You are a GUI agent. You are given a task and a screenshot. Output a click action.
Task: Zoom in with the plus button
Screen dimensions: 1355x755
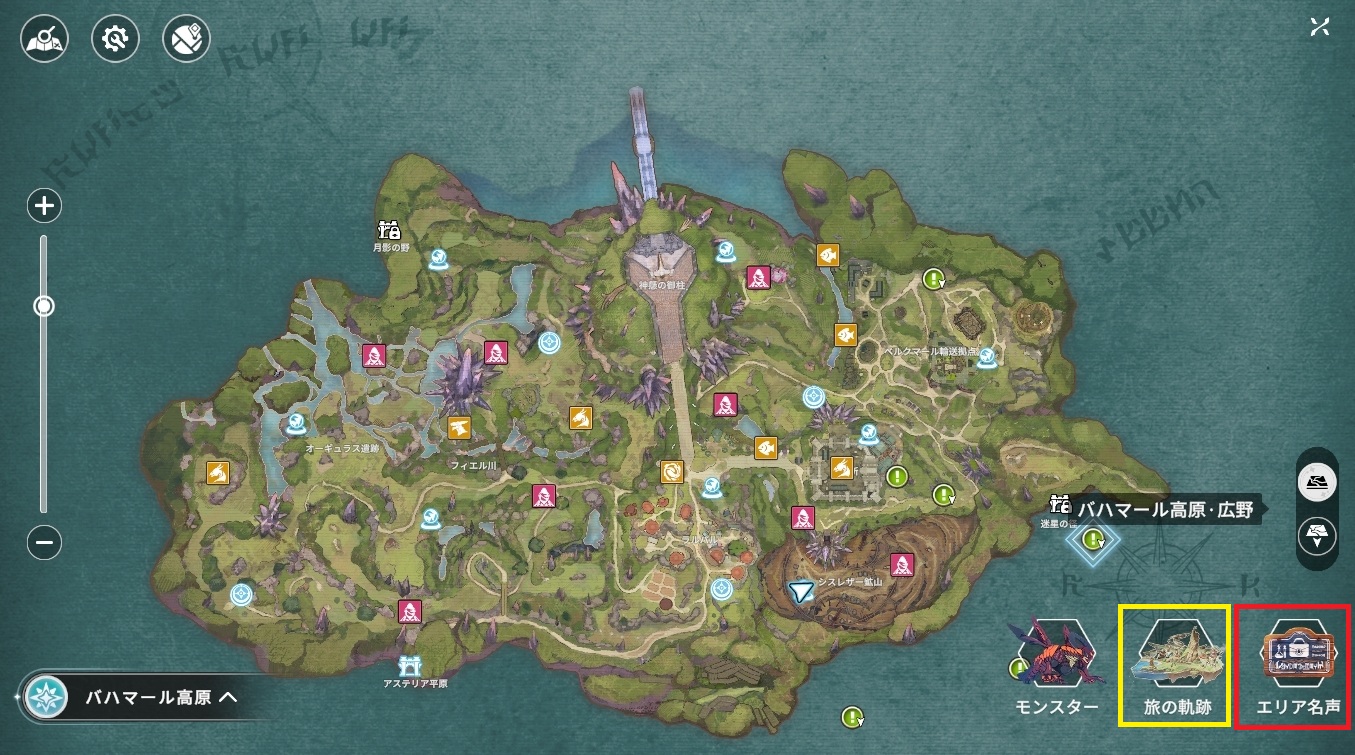coord(45,207)
